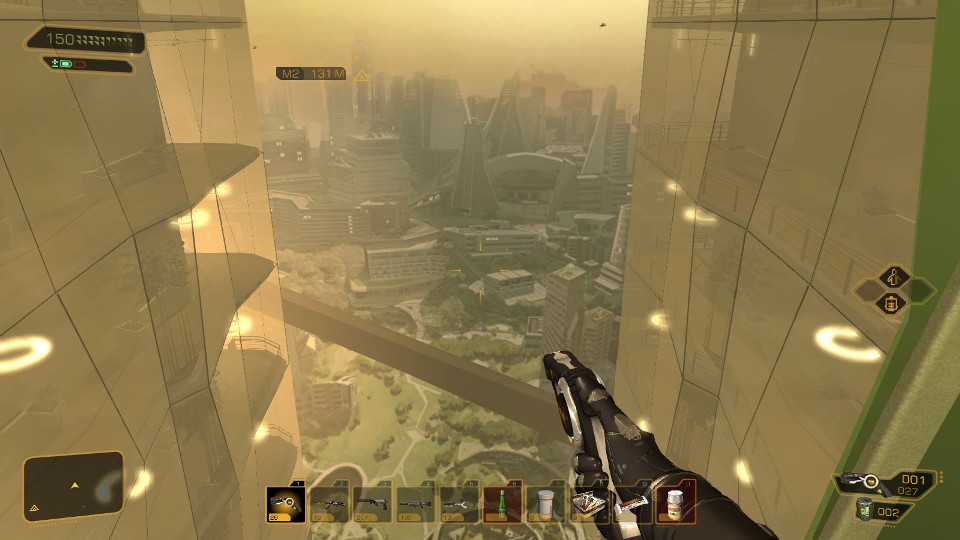Select the red-labeled jar in slot 0
The height and width of the screenshot is (540, 960).
tap(675, 502)
